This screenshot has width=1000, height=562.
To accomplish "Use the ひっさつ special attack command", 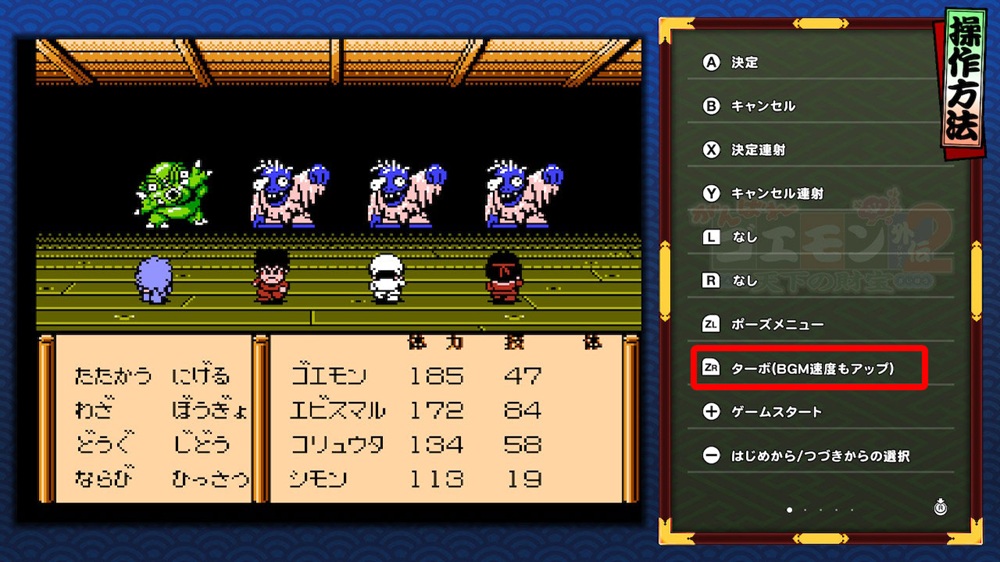I will coord(209,478).
